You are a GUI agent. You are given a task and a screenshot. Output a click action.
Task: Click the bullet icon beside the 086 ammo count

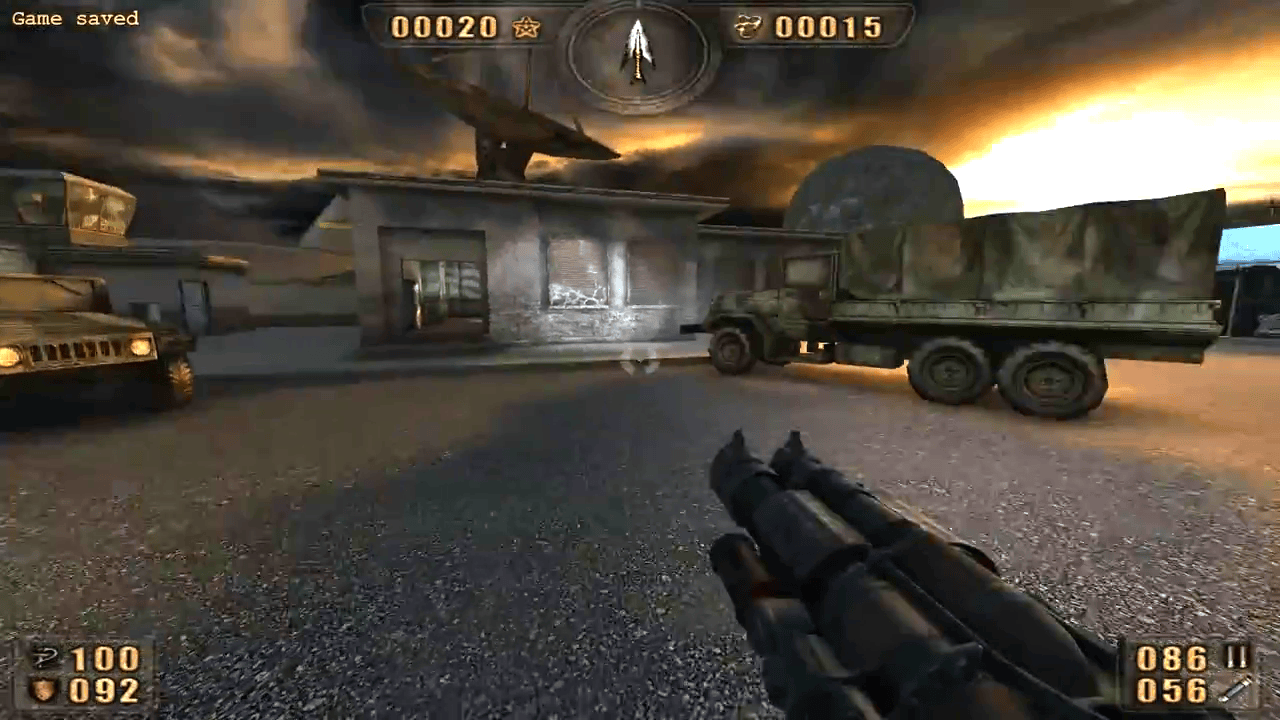[1236, 655]
